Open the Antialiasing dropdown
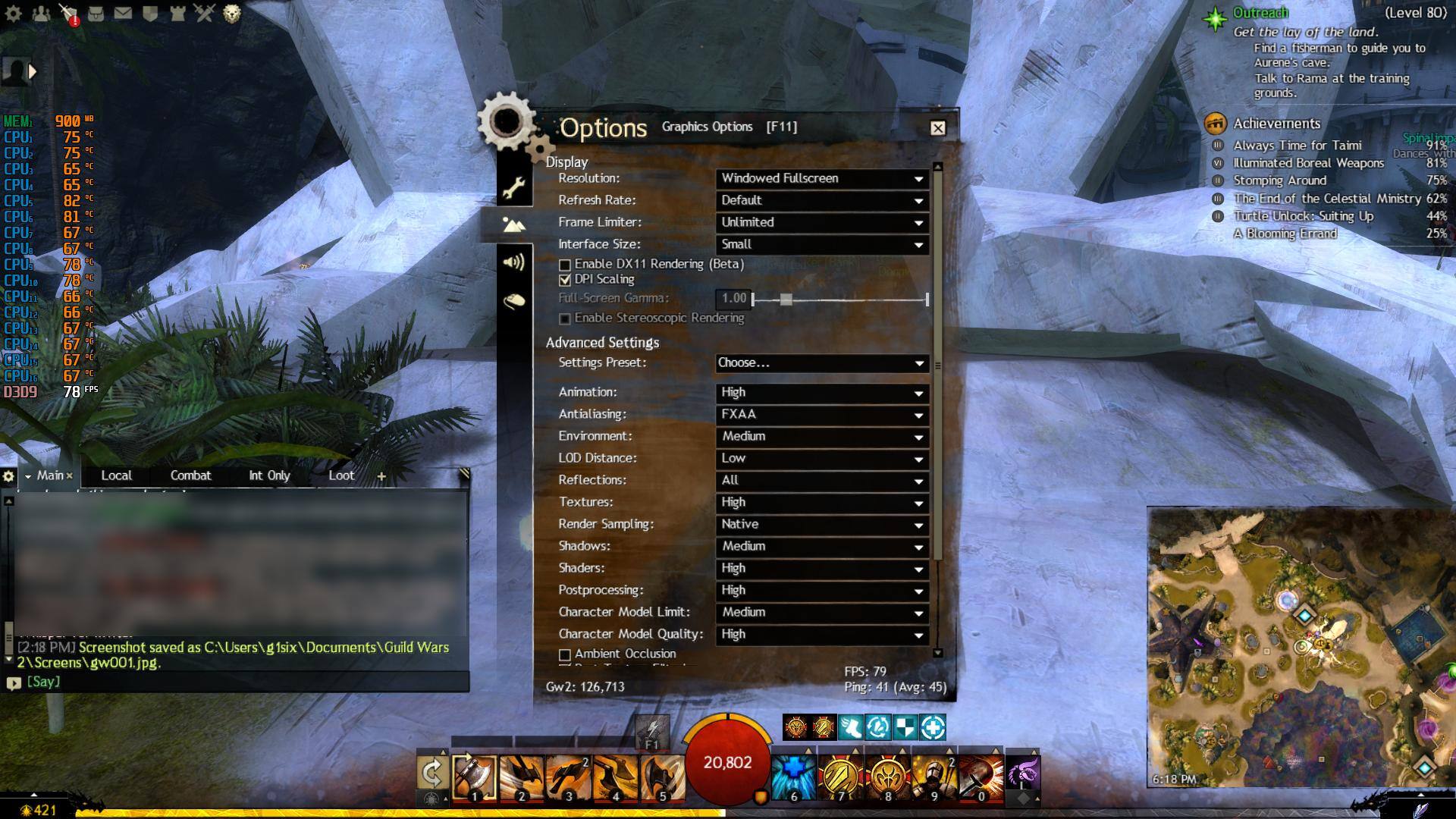The image size is (1456, 819). [x=822, y=415]
